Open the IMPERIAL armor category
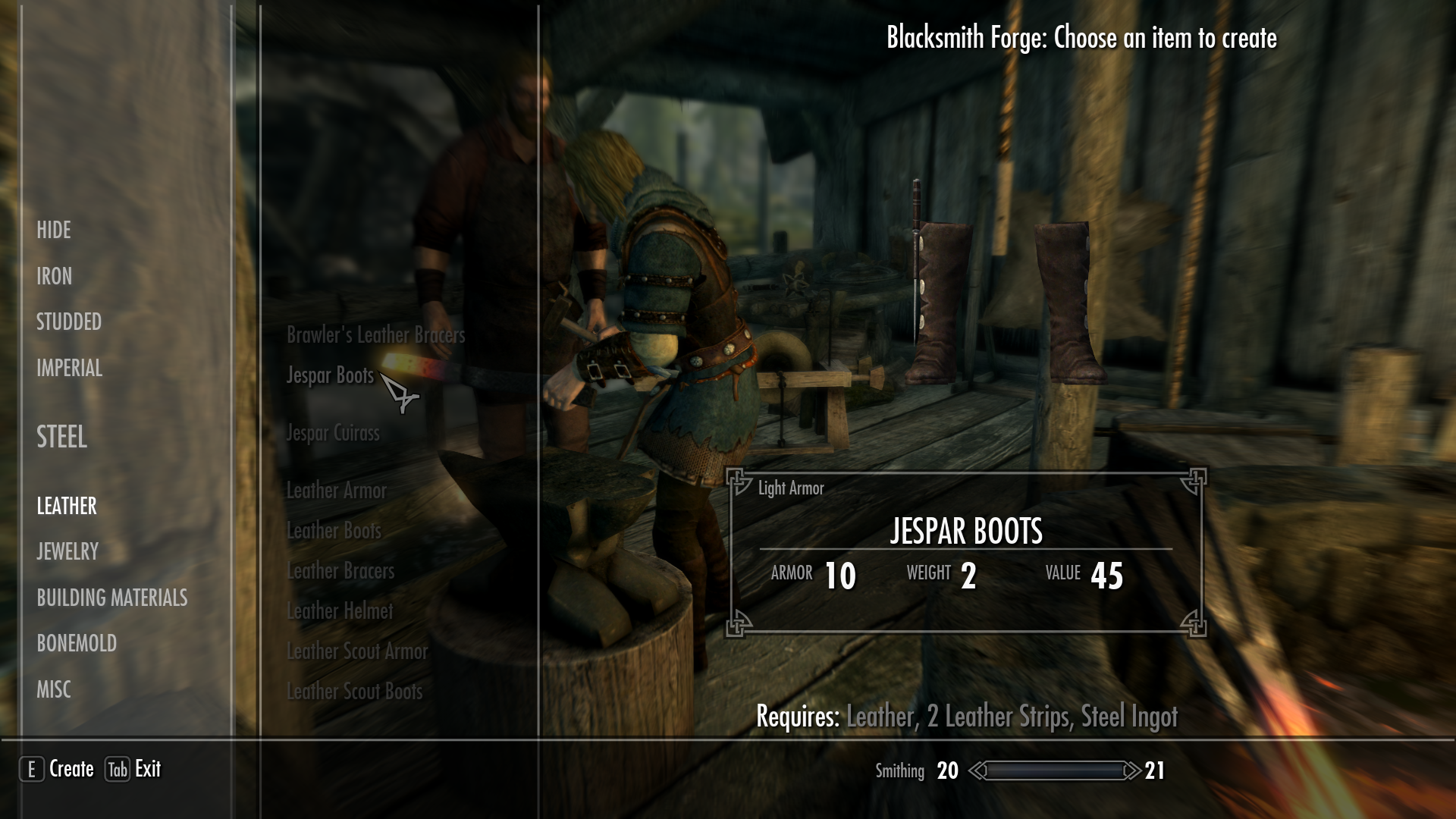 click(69, 369)
